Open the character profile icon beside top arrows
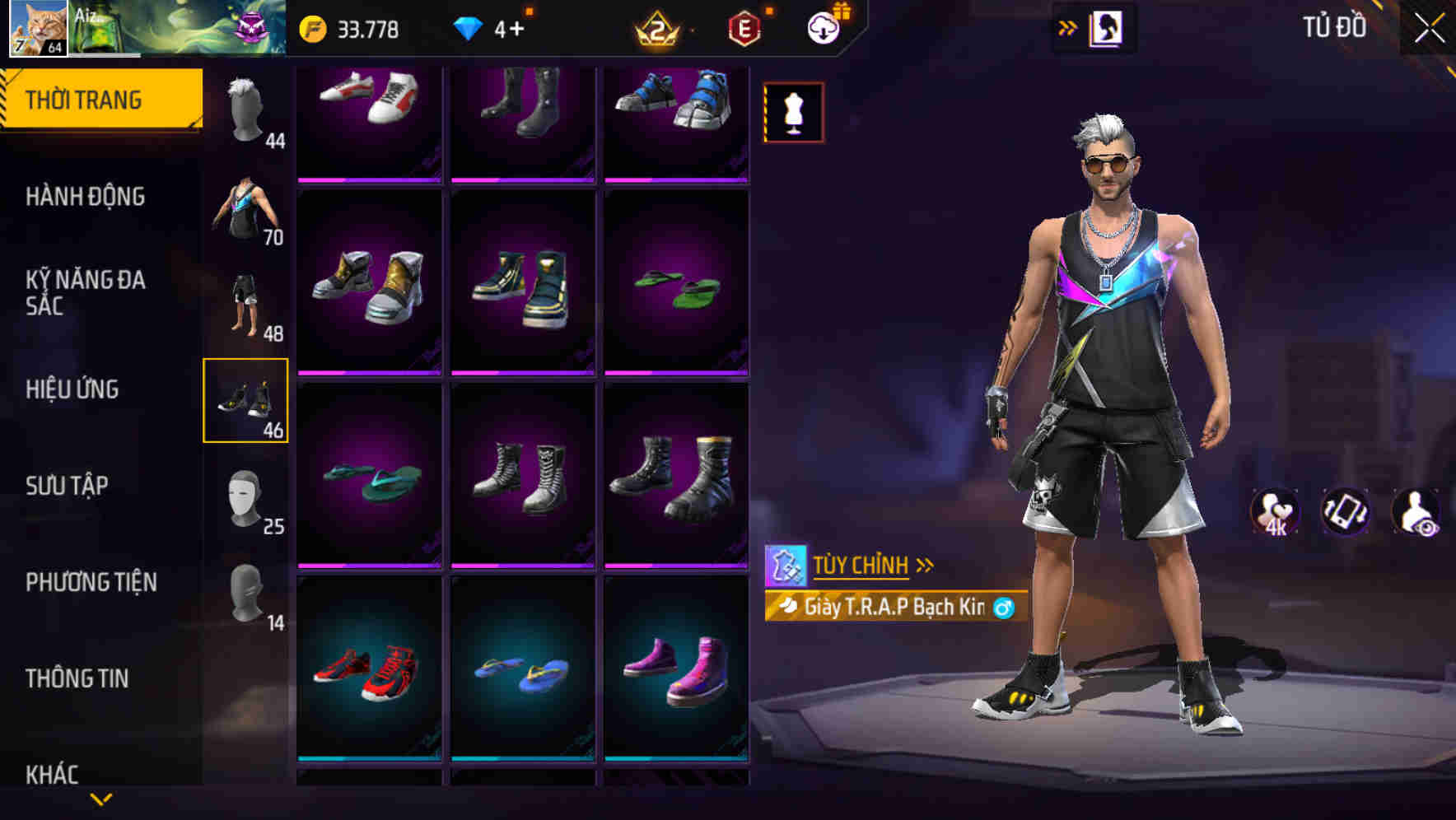Image resolution: width=1456 pixels, height=820 pixels. (x=1108, y=27)
